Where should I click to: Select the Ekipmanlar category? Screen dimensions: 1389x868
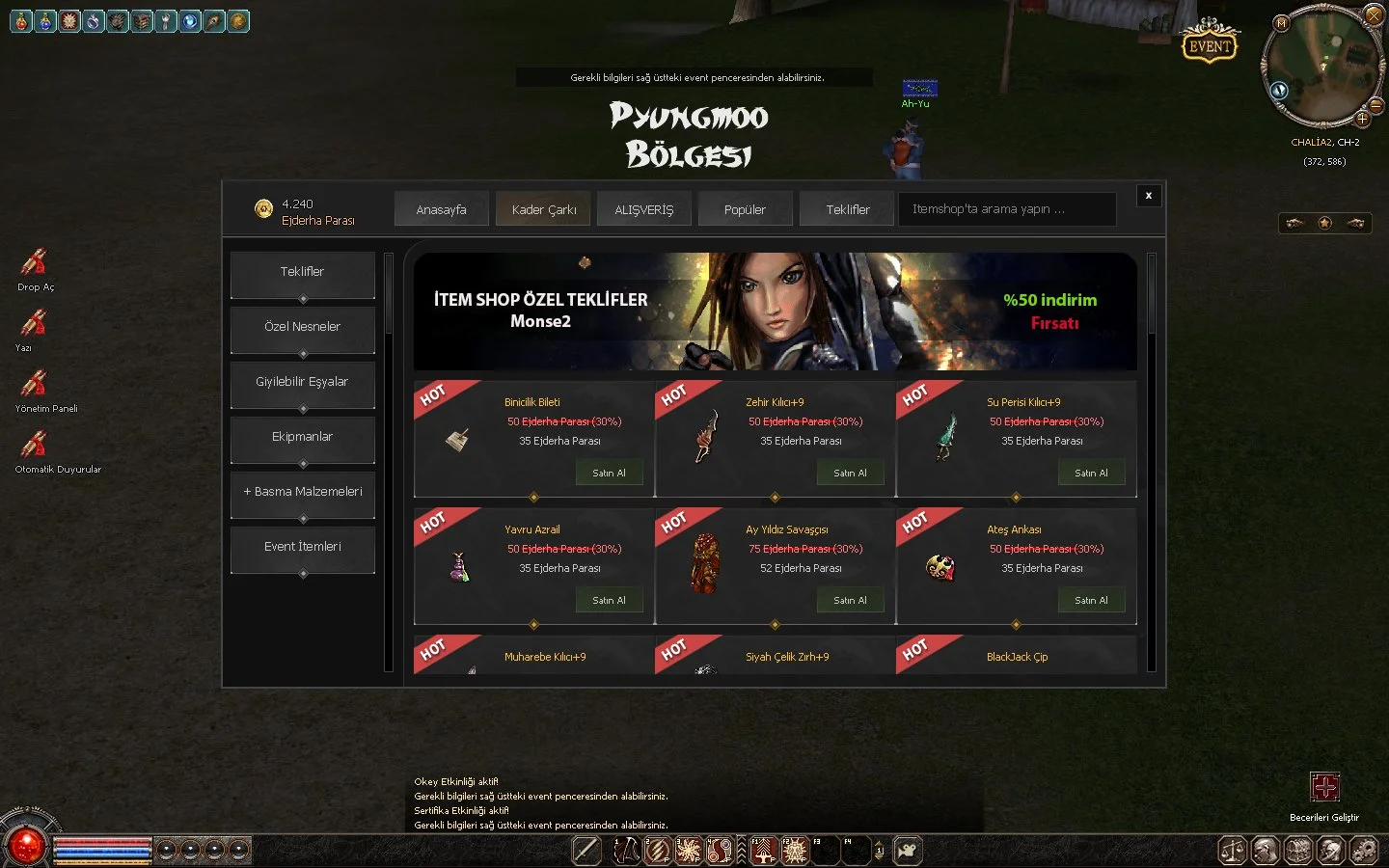302,437
